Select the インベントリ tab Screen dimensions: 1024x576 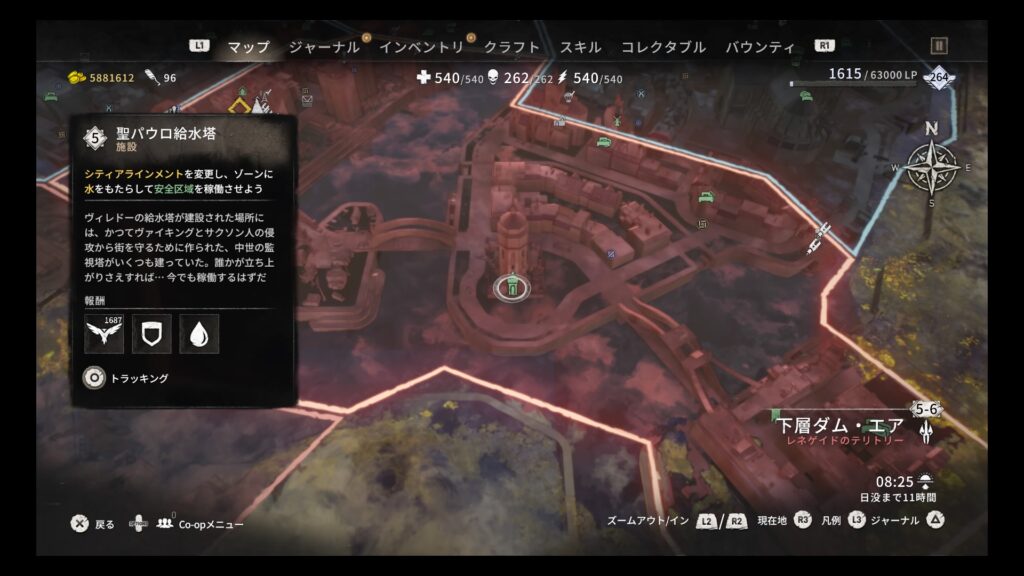[x=421, y=47]
